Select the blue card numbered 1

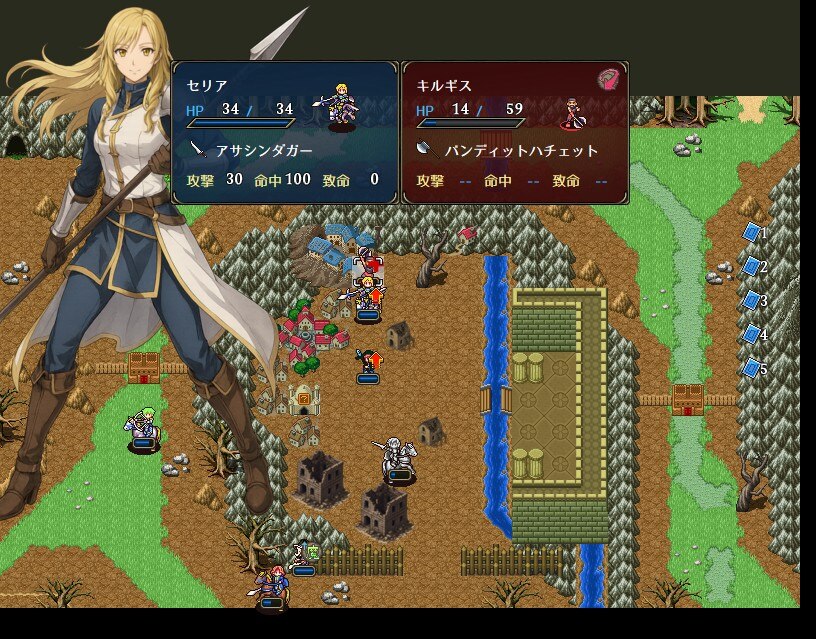752,233
